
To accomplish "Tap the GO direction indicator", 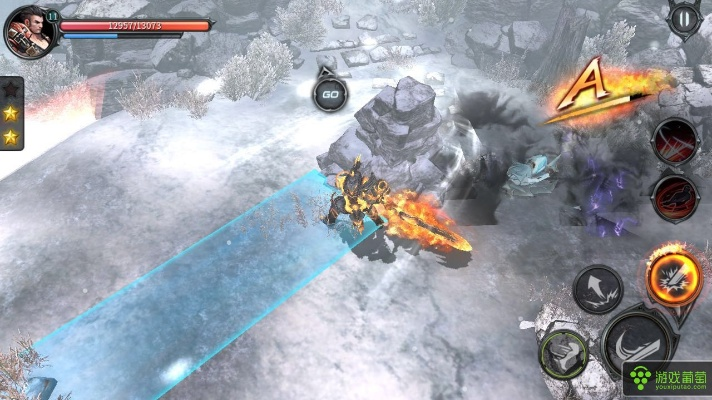I will pyautogui.click(x=329, y=94).
